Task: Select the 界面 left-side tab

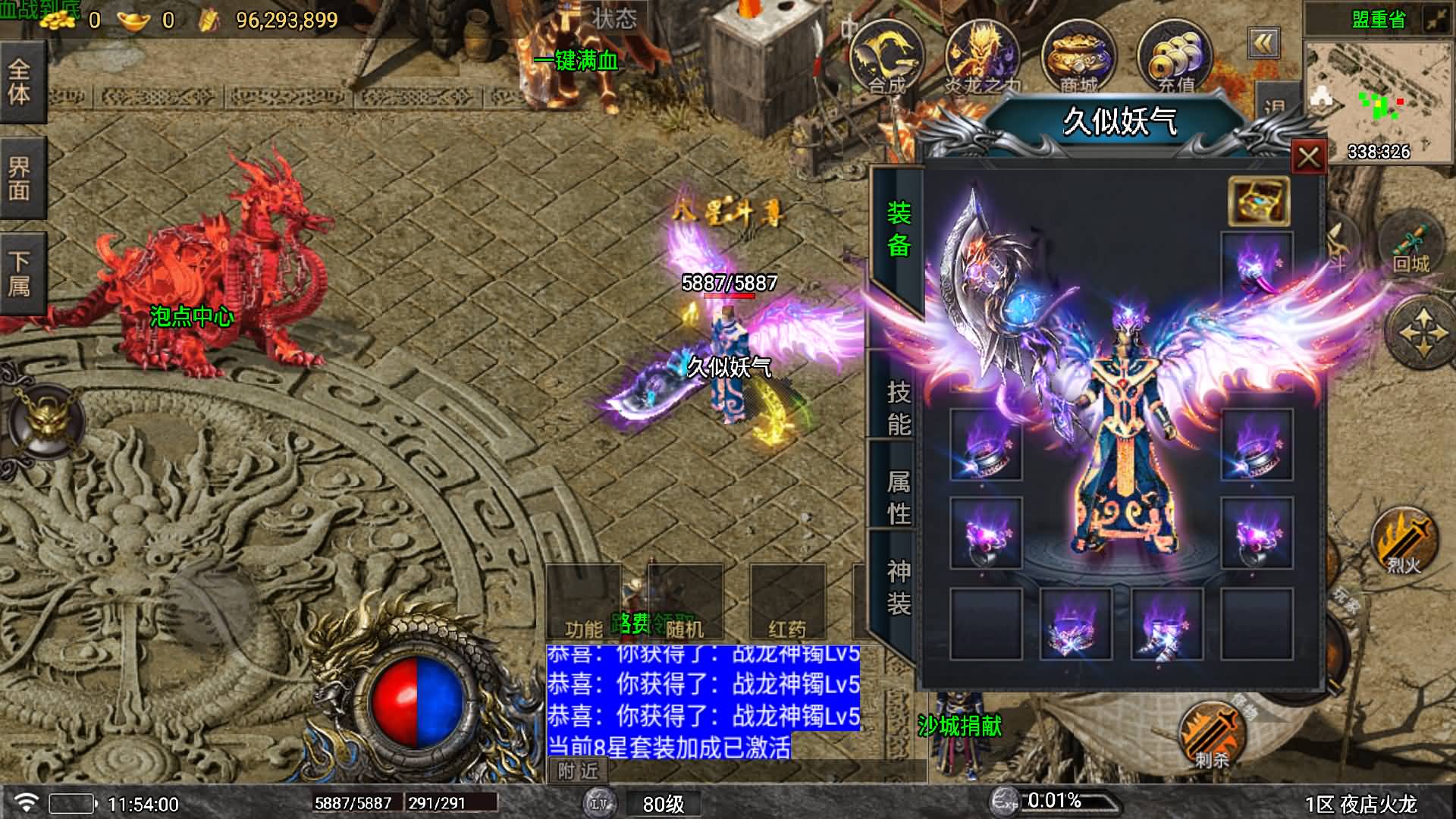Action: click(20, 178)
